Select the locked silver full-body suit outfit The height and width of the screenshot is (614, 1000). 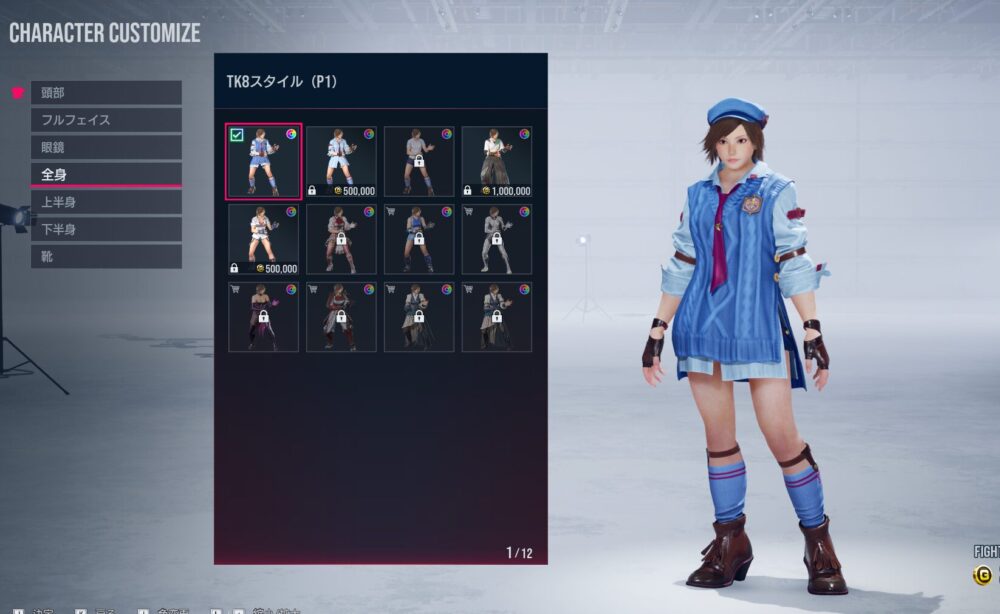tap(497, 239)
